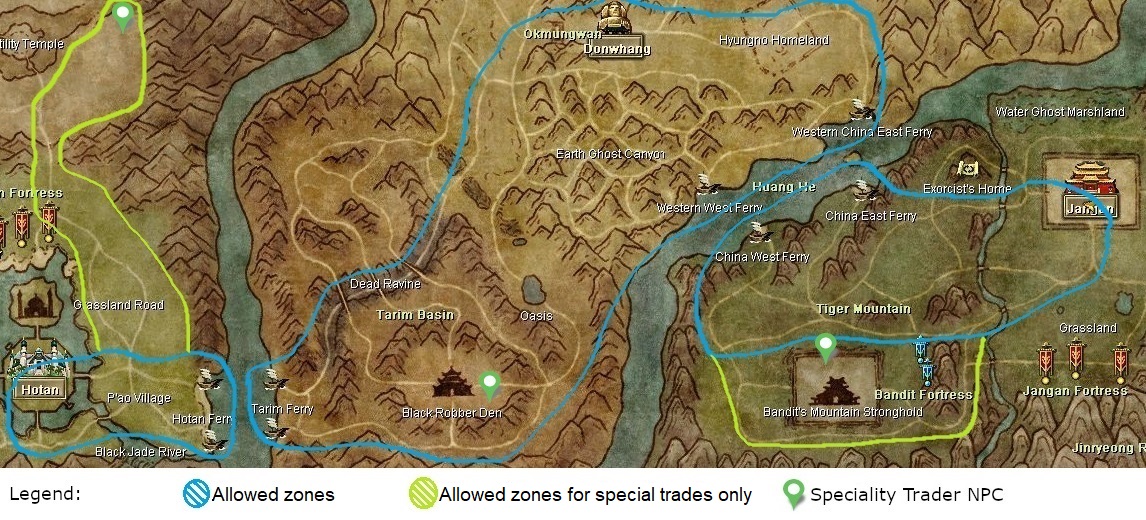Screen dimensions: 1146x520
Task: Select the special trades only legend entry
Action: (x=580, y=494)
